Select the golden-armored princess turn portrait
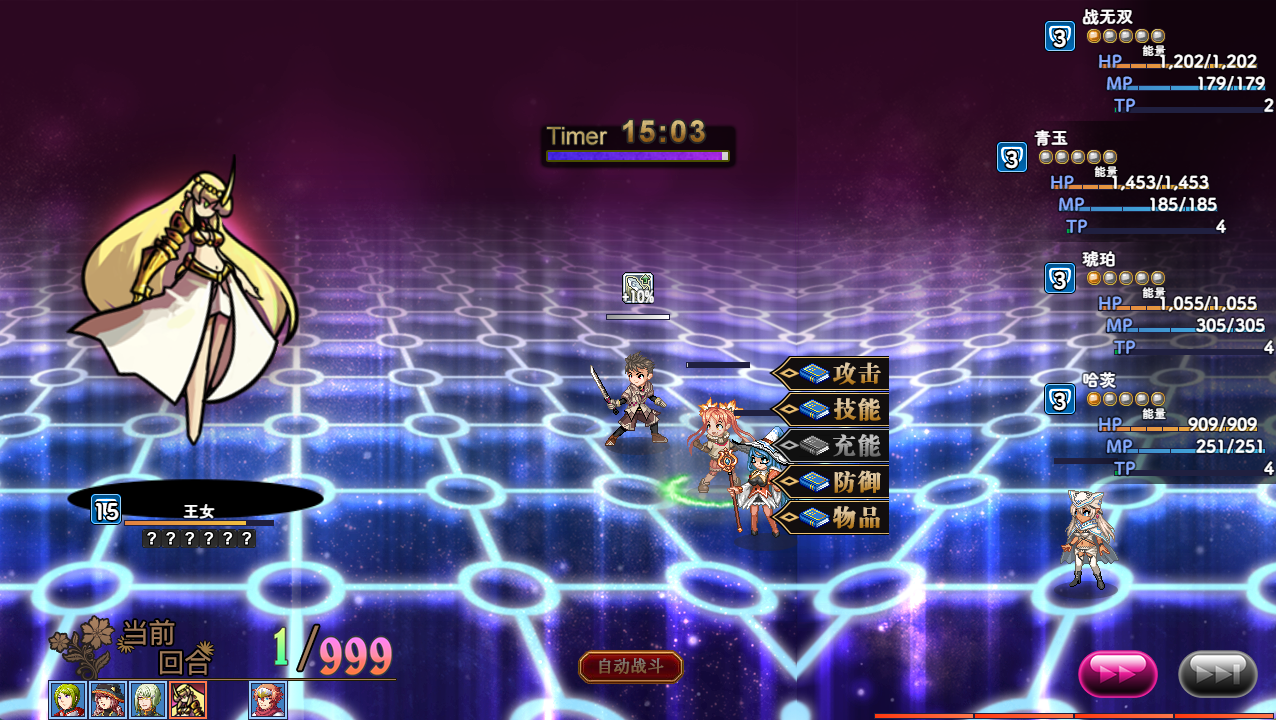 click(x=188, y=700)
